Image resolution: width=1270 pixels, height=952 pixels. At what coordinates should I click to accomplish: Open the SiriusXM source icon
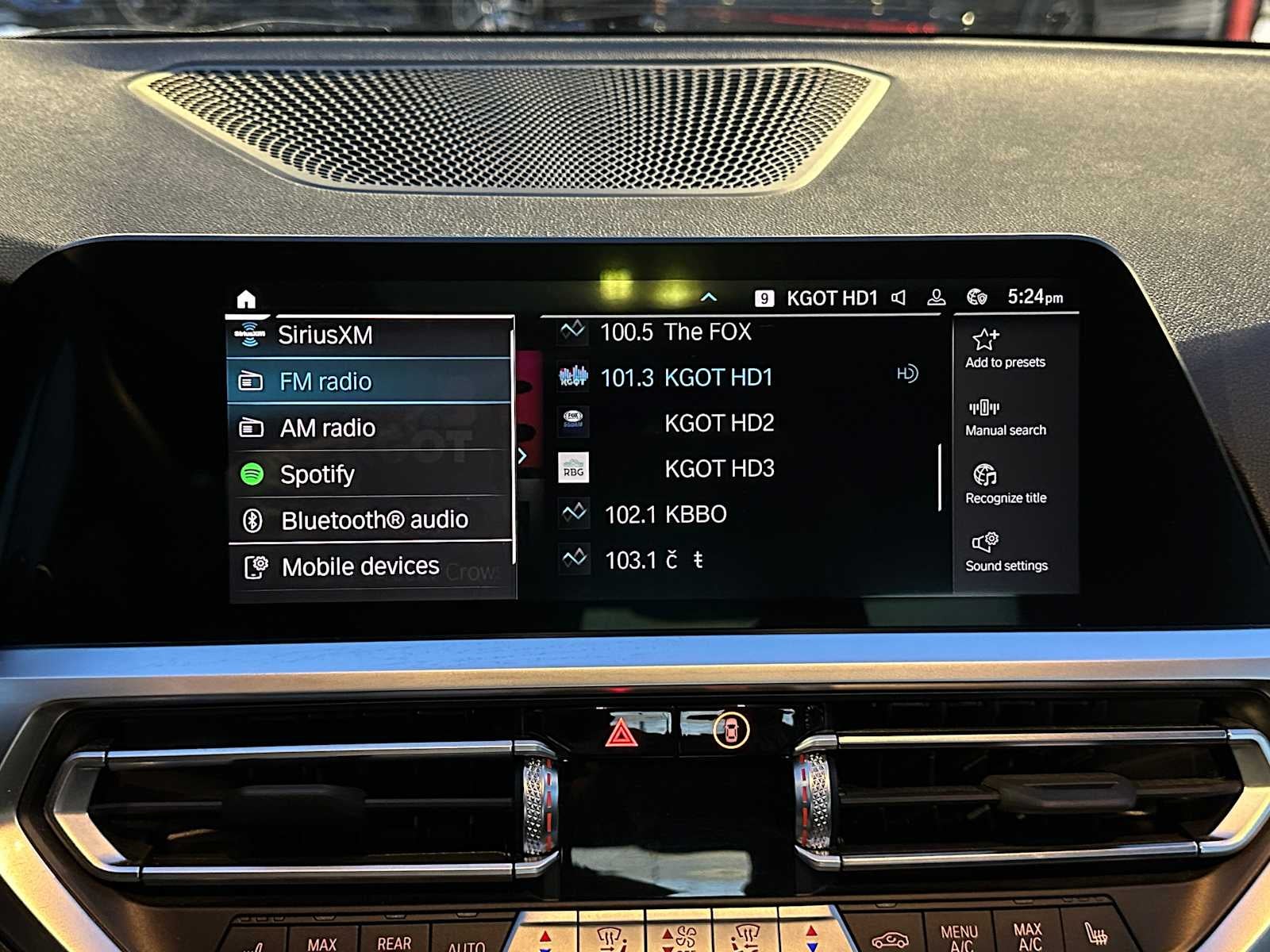coord(252,333)
